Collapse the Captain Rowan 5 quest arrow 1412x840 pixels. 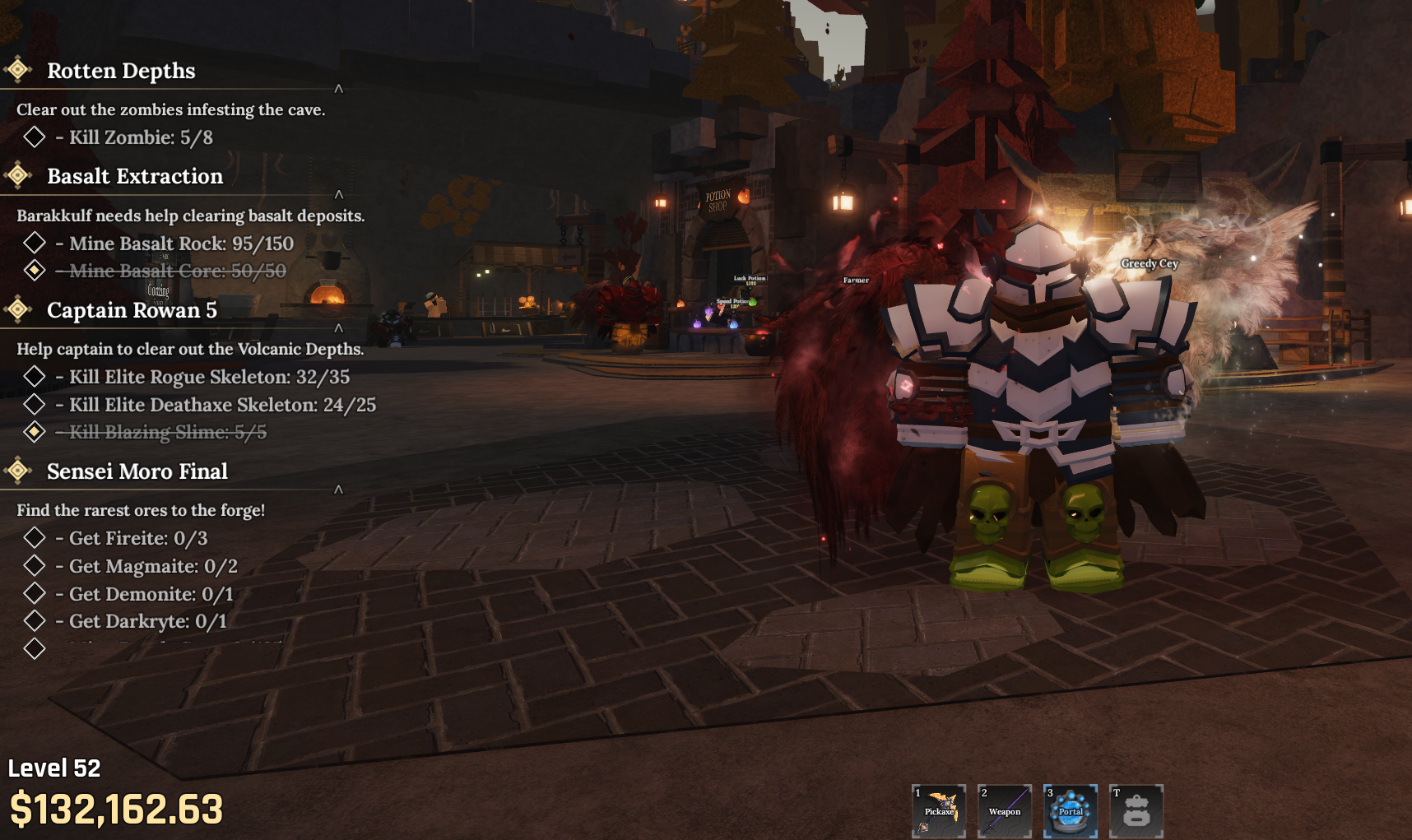338,328
